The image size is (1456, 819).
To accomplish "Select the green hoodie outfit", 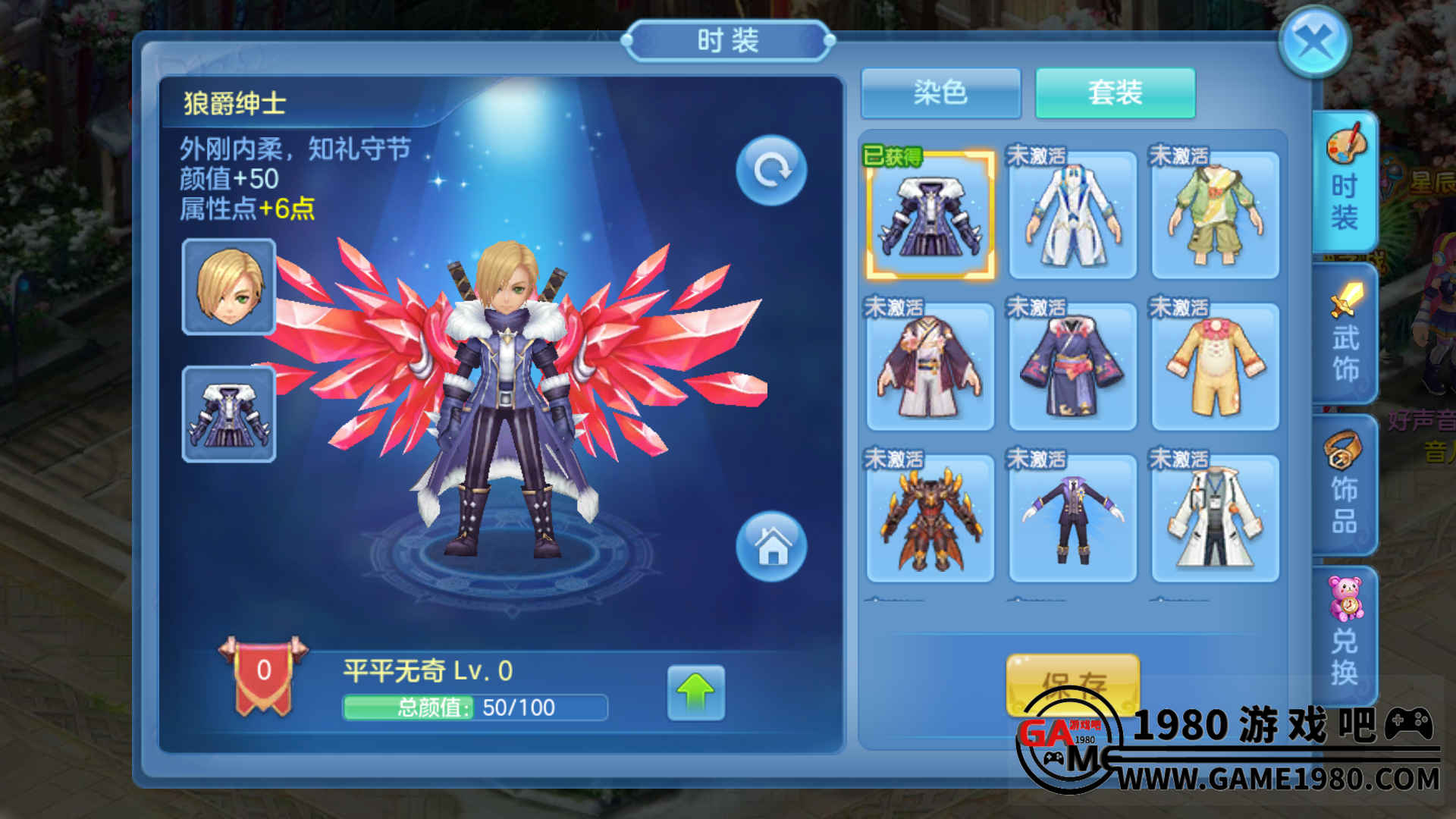I will (1215, 215).
